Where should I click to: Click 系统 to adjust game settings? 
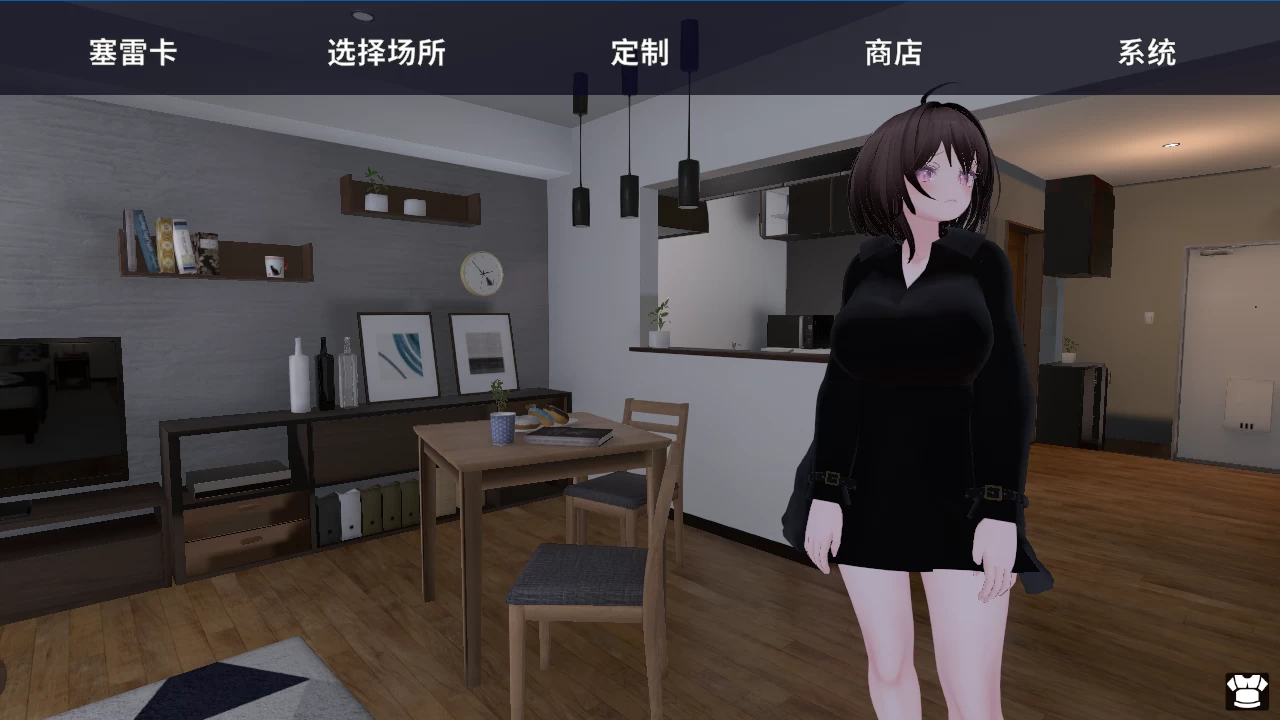tap(1148, 55)
